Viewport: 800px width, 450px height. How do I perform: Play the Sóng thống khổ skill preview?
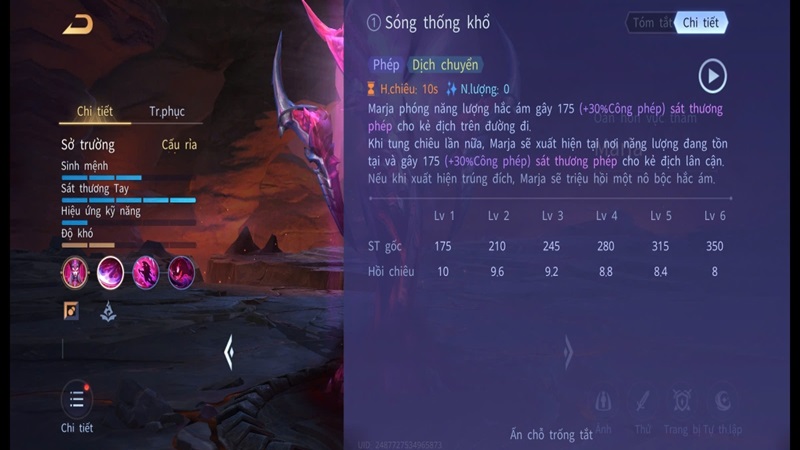[x=712, y=75]
